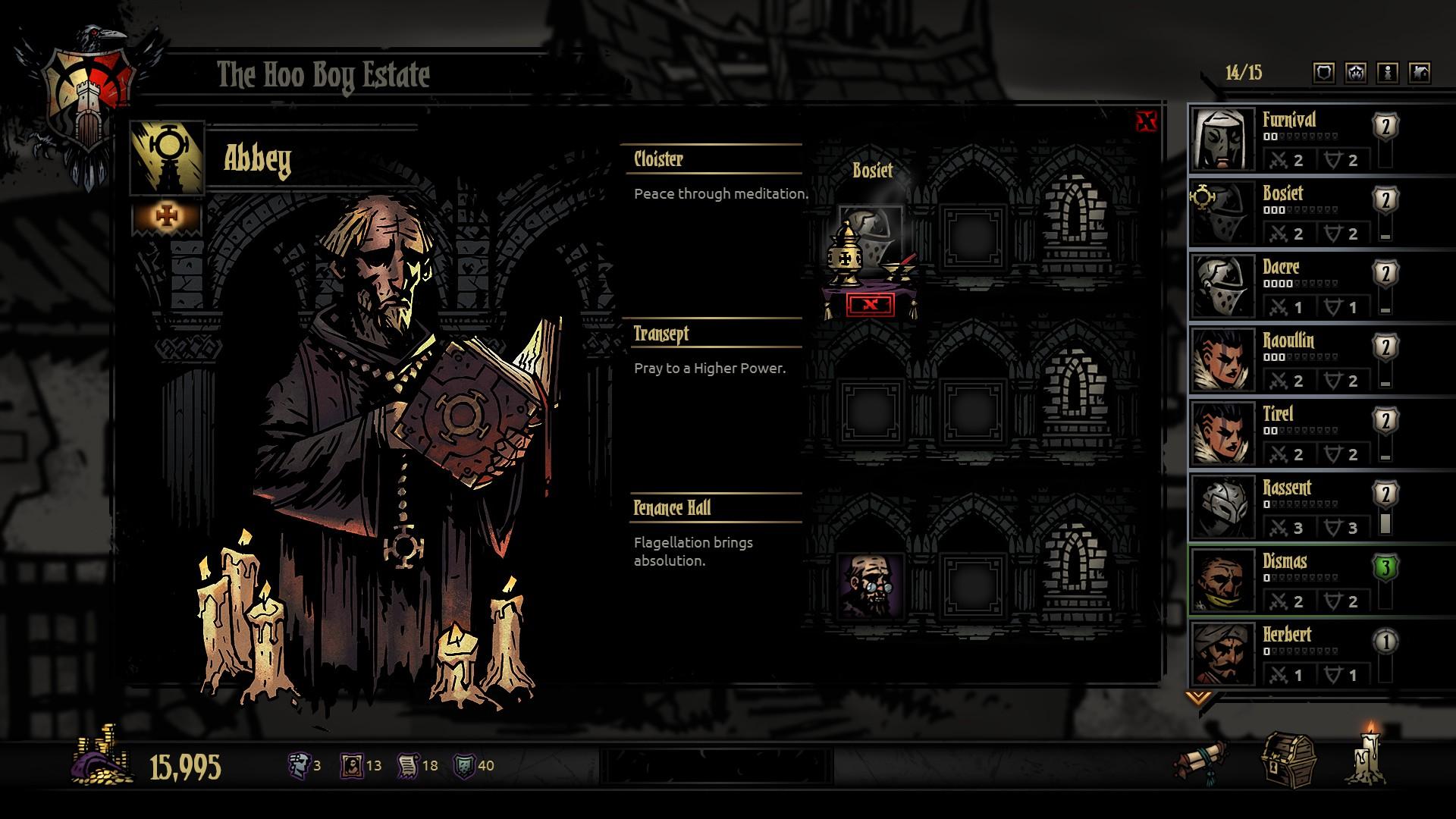Pick Dacre from the hero roster

click(x=1289, y=286)
